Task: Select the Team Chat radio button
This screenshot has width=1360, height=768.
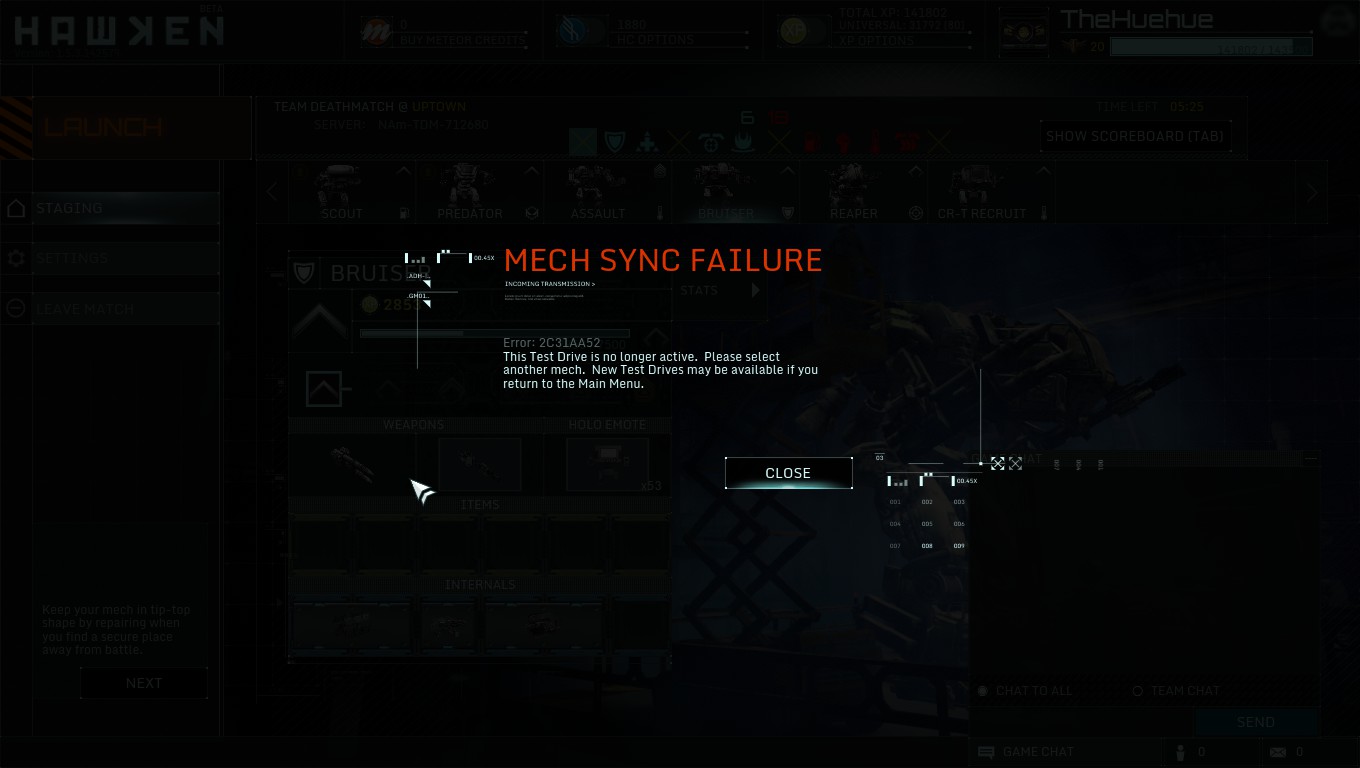Action: 1137,690
